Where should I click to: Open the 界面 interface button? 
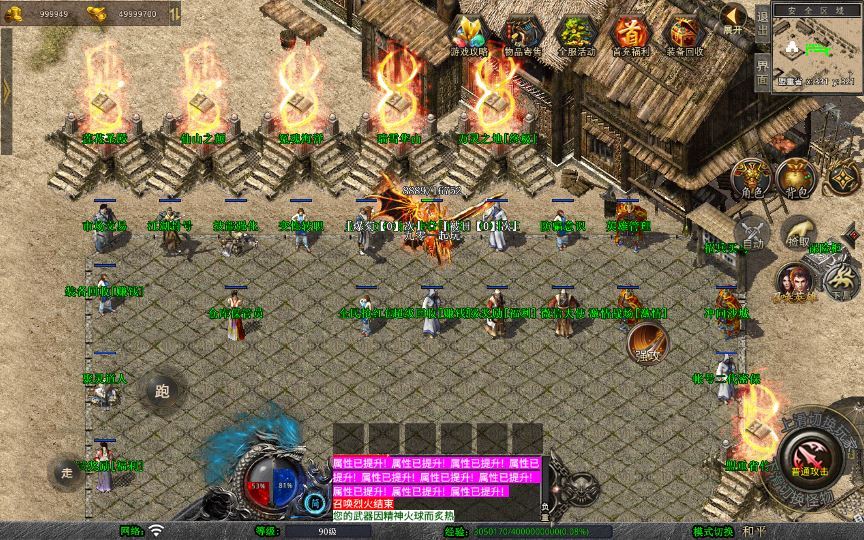pos(762,70)
